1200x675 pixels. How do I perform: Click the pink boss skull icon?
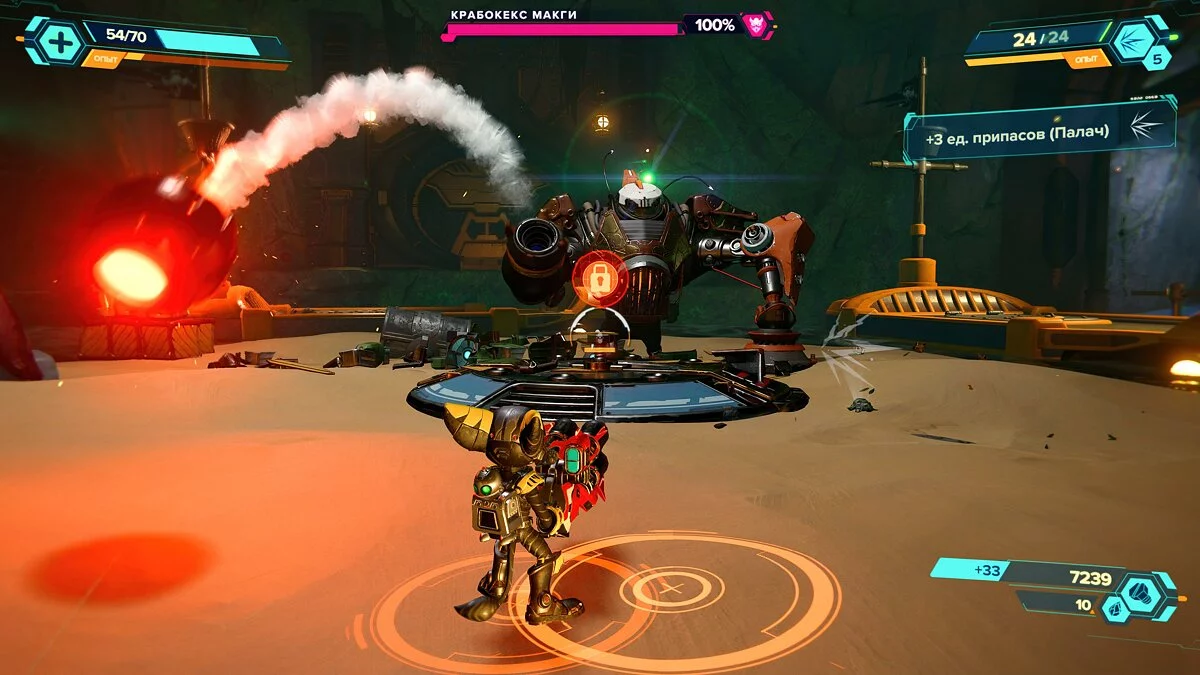coord(757,25)
